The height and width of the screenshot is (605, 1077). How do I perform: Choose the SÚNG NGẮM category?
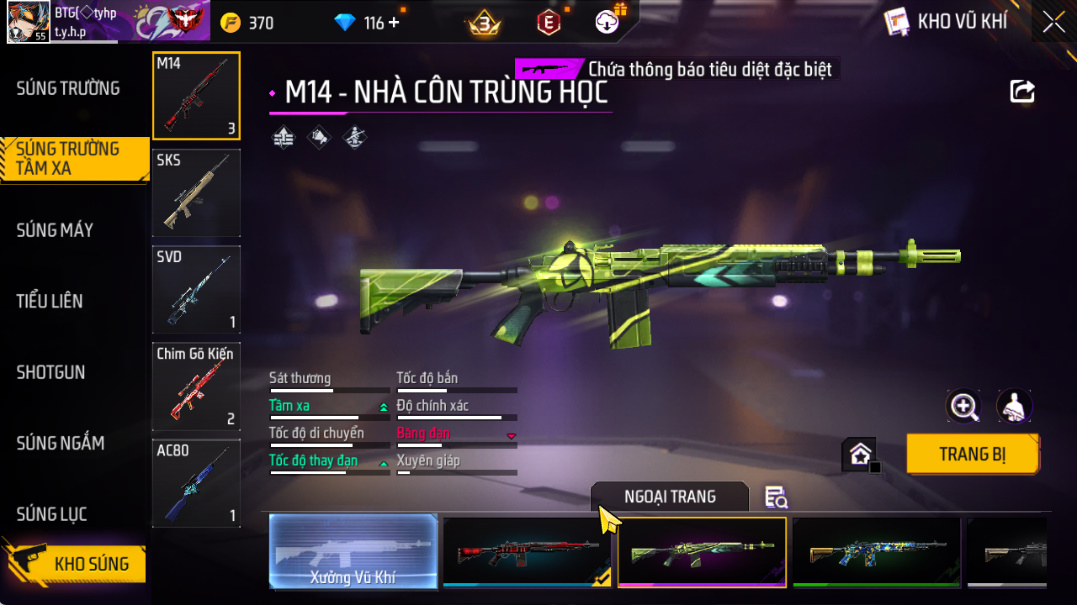[x=60, y=443]
